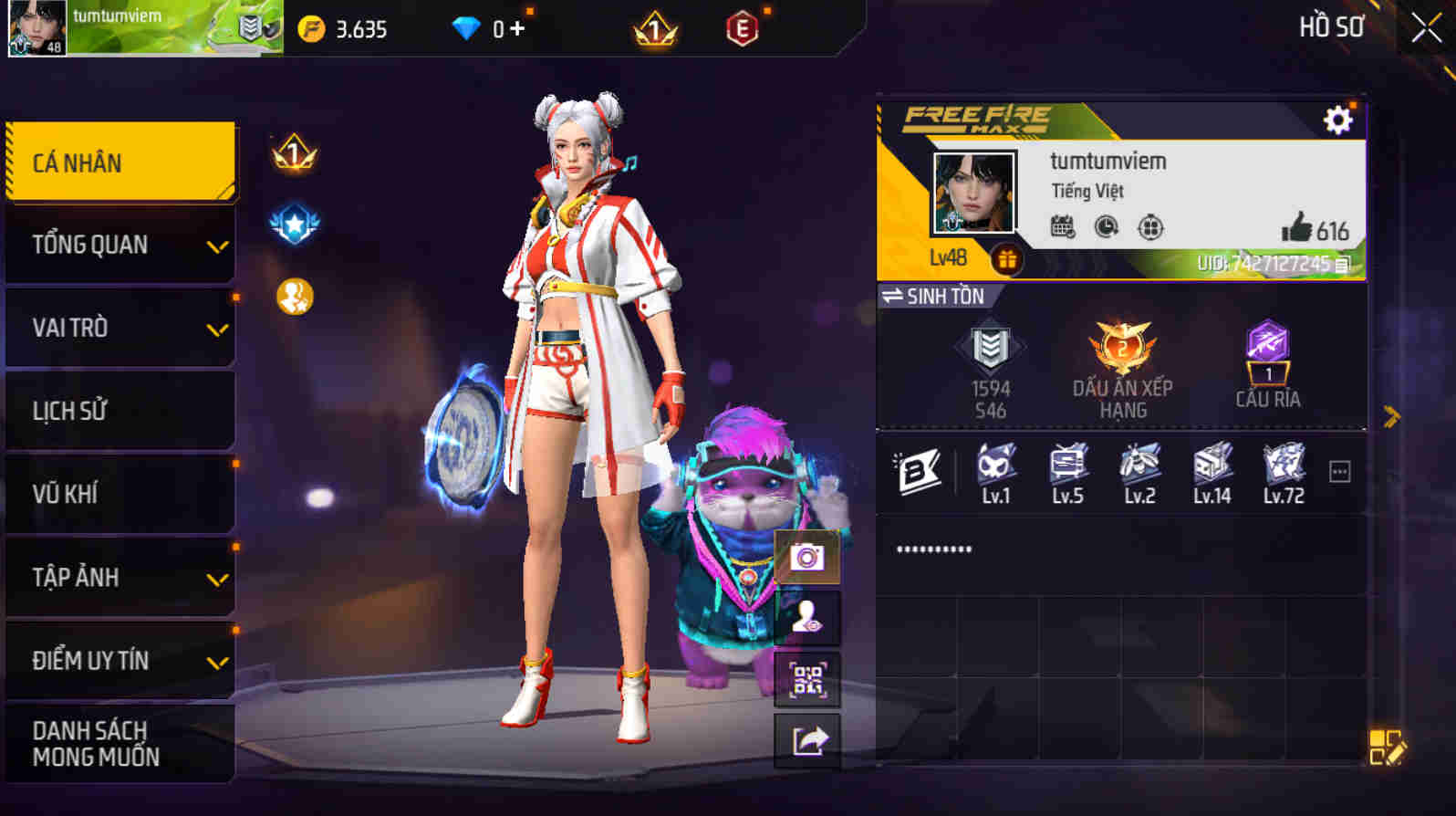Select the Lv.72 weapon mastery badge
Viewport: 1456px width, 816px height.
pyautogui.click(x=1284, y=467)
